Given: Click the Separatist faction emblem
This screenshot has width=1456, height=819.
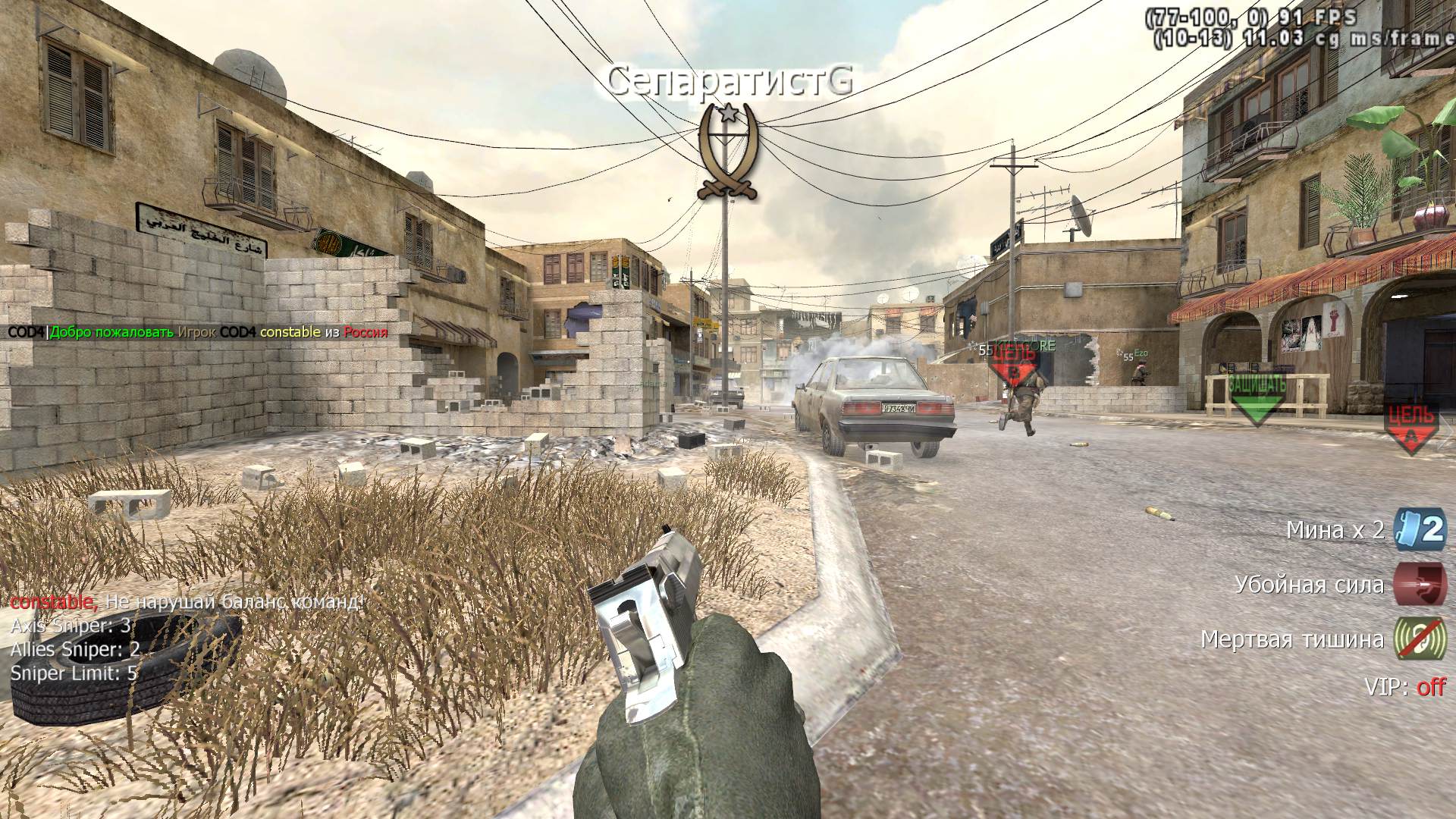Looking at the screenshot, I should coord(727,152).
